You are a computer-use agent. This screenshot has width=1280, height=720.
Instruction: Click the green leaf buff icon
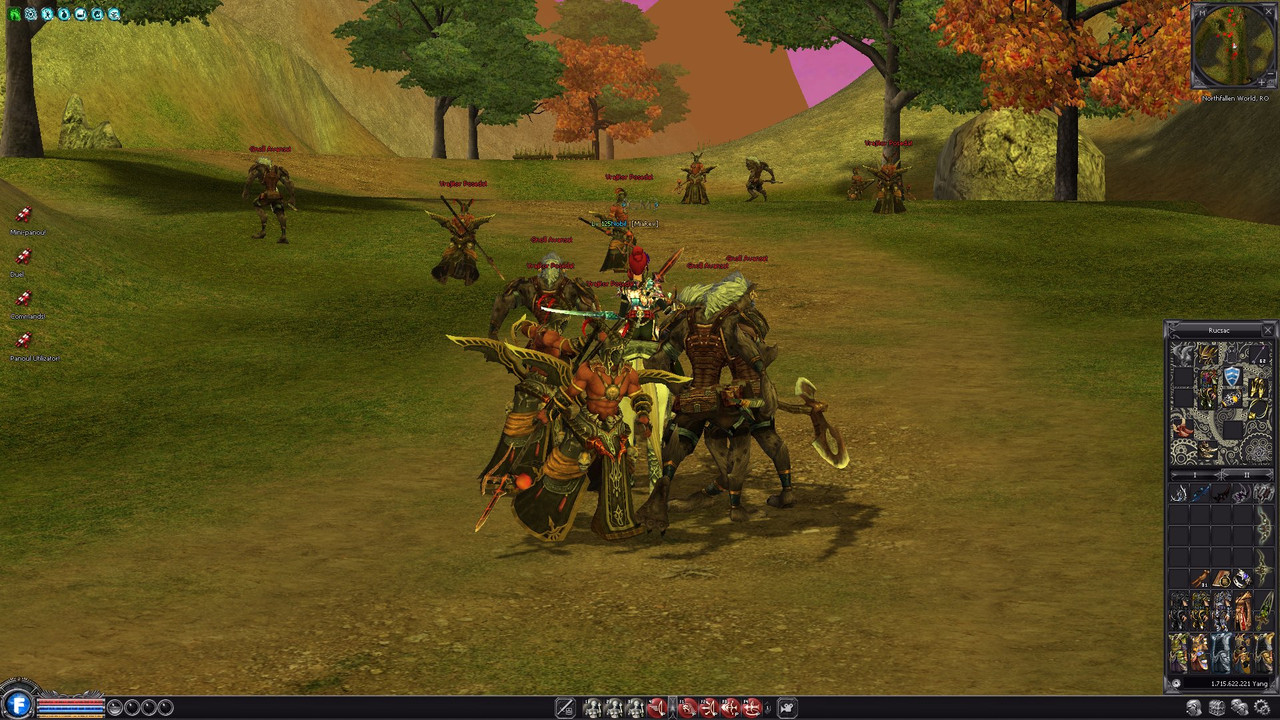(x=14, y=14)
